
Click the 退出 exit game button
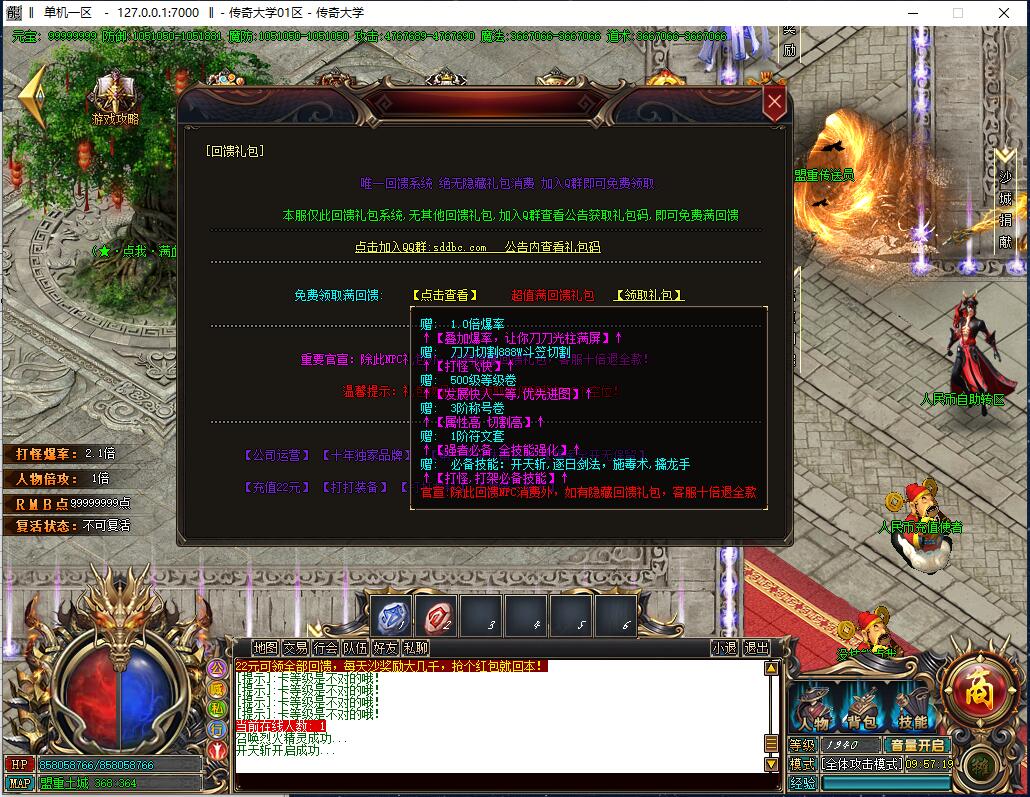pyautogui.click(x=756, y=648)
